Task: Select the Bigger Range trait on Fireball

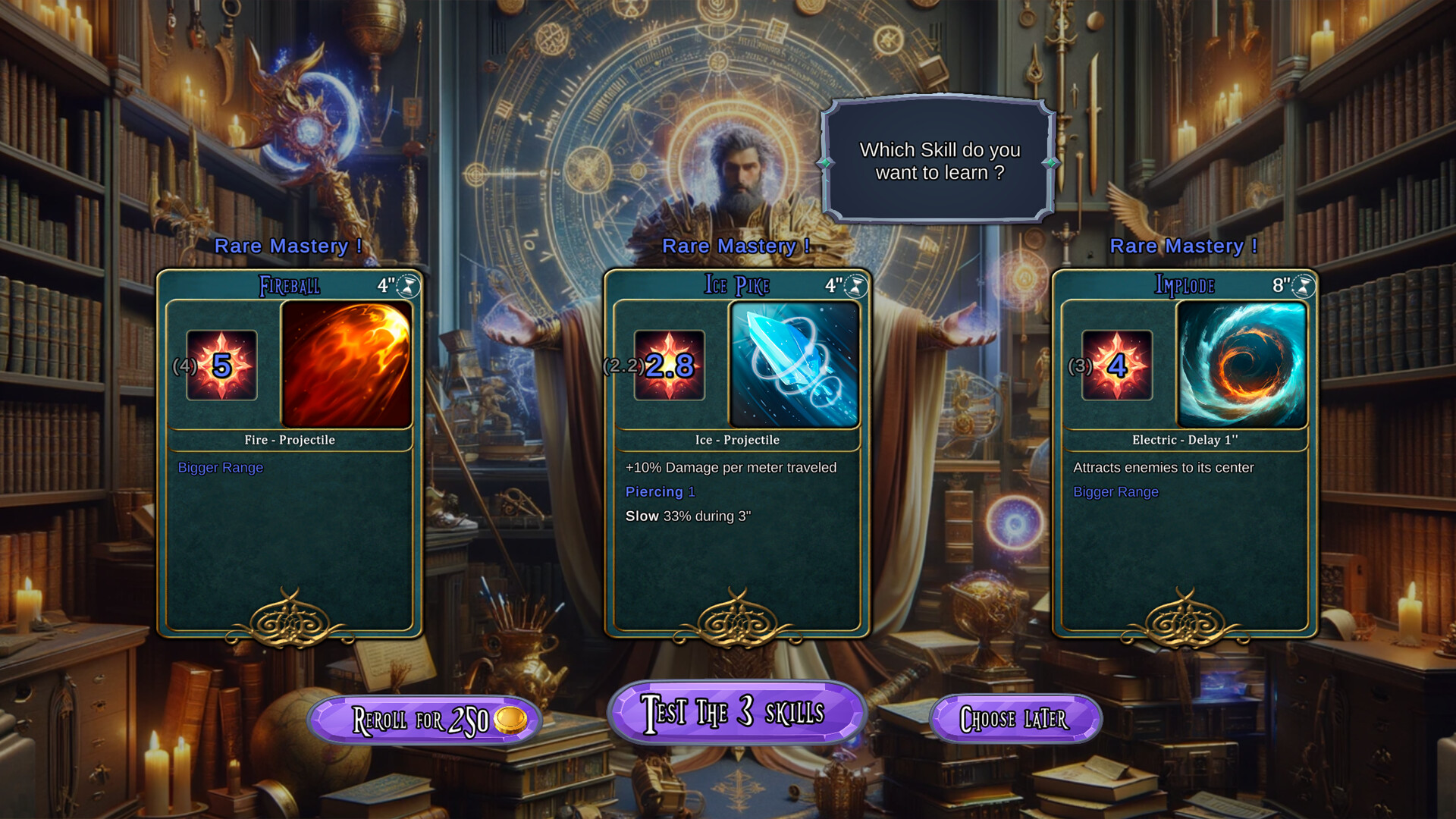Action: pyautogui.click(x=219, y=468)
